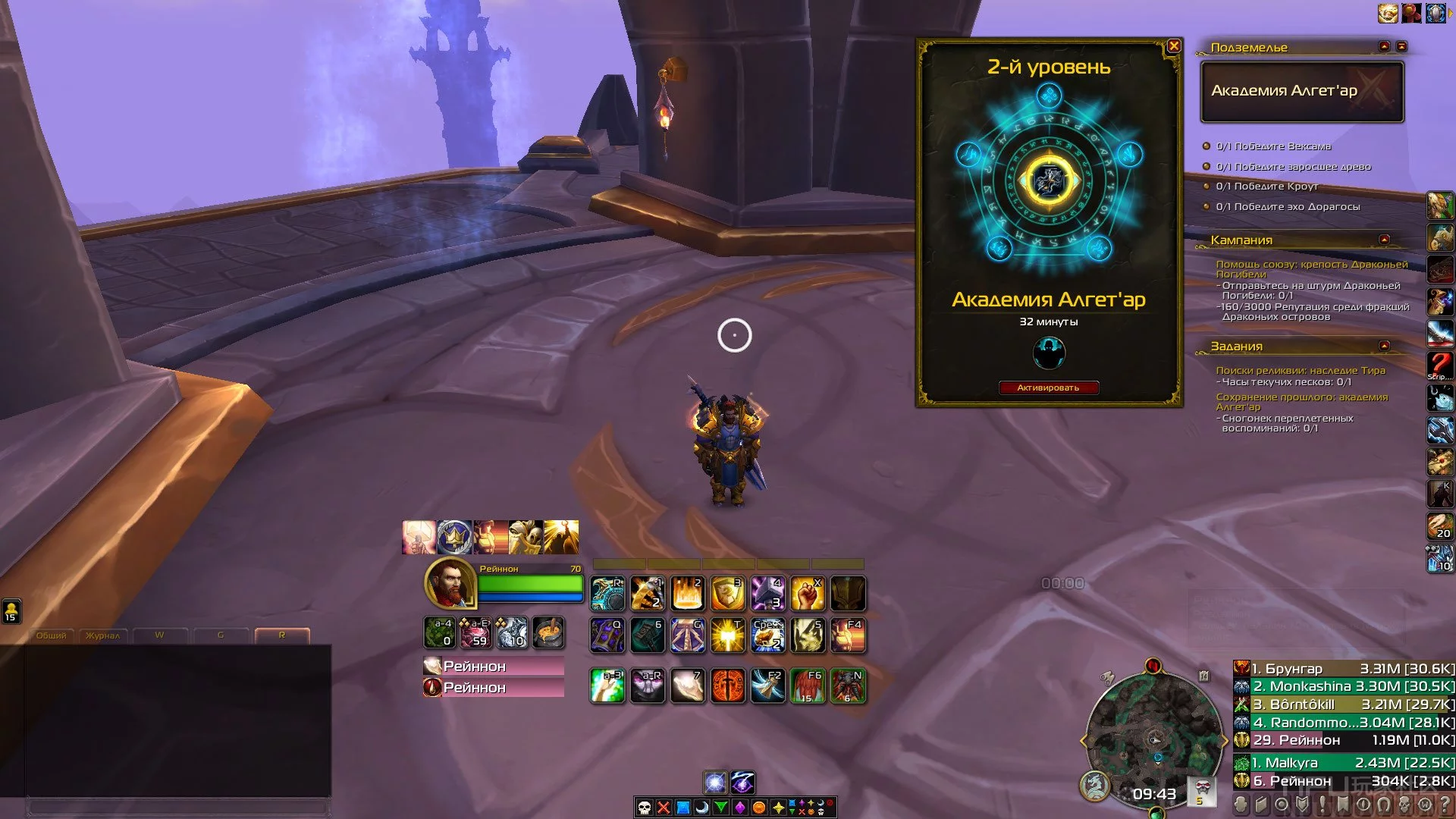
Task: Use the golden shield ability
Action: (x=727, y=593)
